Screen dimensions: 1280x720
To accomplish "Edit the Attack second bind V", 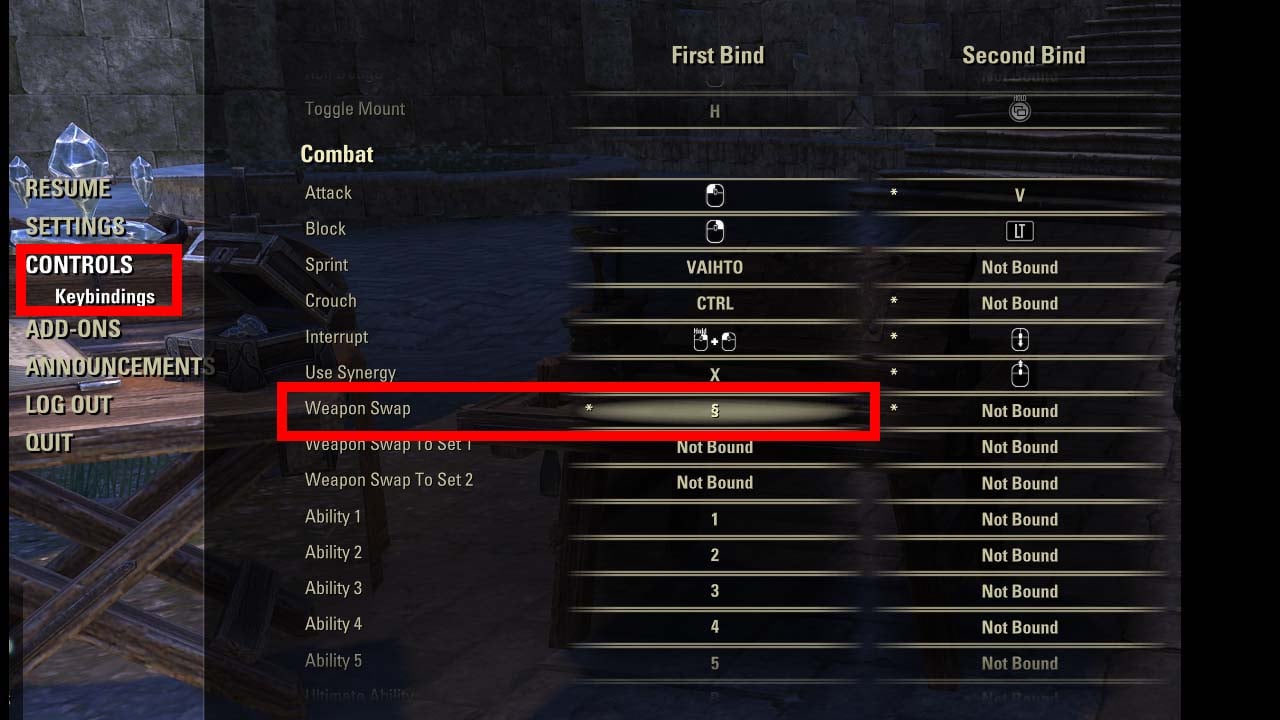I will pyautogui.click(x=1020, y=196).
